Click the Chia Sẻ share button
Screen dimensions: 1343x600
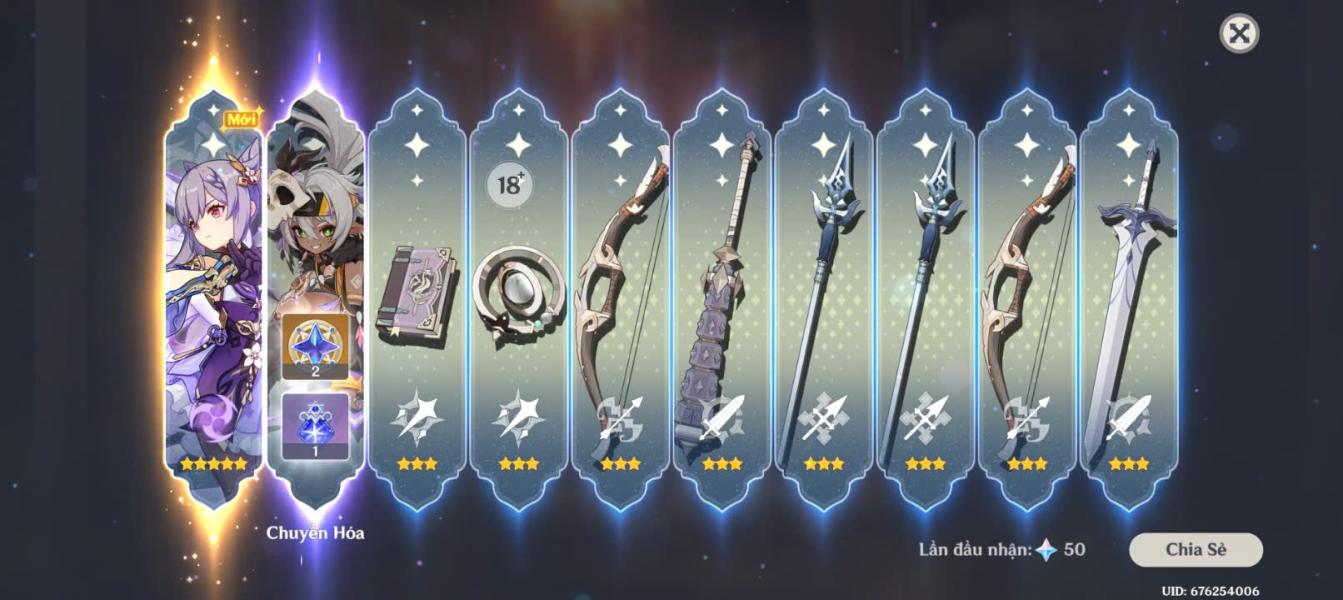pyautogui.click(x=1195, y=549)
